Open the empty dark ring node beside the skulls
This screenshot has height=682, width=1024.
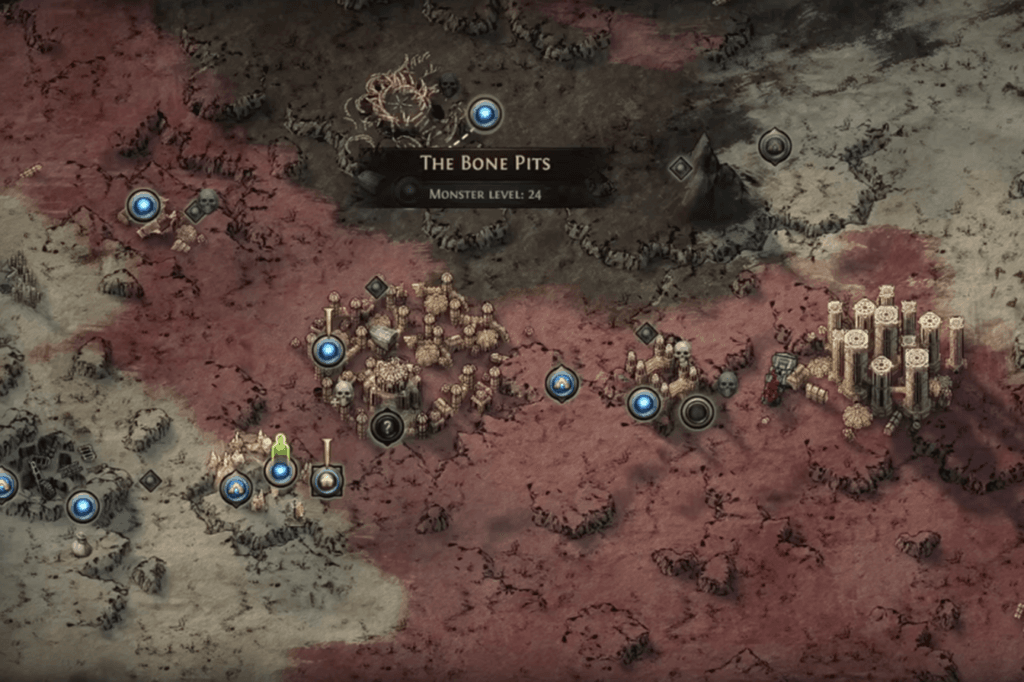697,411
